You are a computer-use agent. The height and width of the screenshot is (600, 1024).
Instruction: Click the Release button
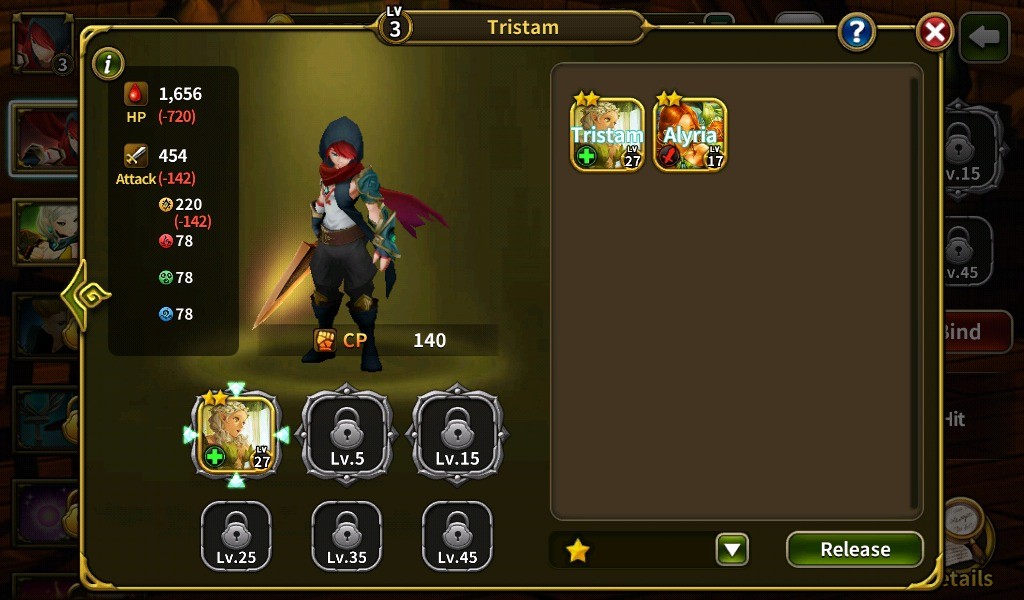[x=854, y=549]
